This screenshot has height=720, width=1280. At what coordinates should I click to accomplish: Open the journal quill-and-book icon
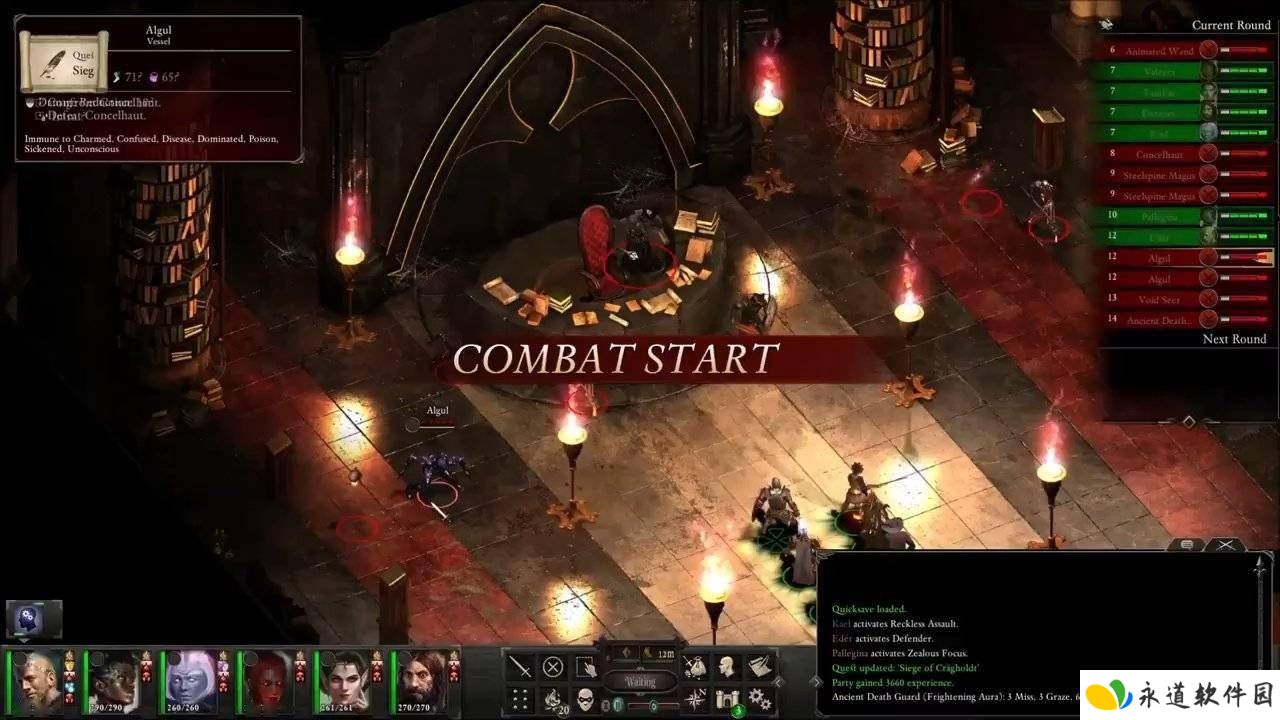pyautogui.click(x=760, y=667)
